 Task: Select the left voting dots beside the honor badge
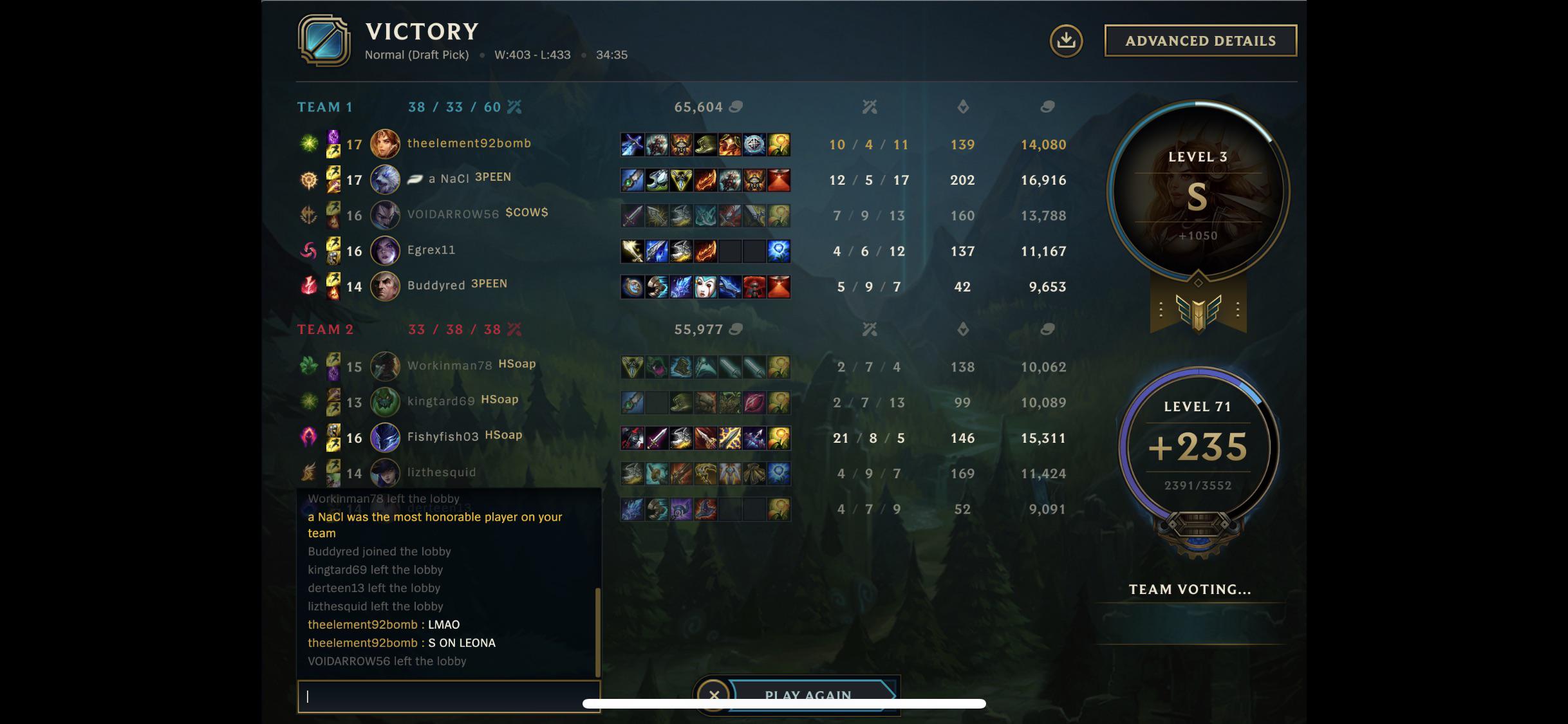(x=1162, y=308)
